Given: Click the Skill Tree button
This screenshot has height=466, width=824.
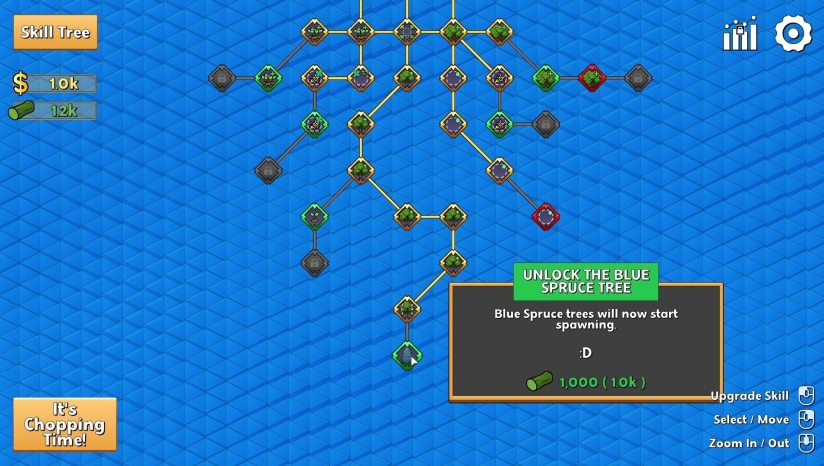Looking at the screenshot, I should point(56,32).
